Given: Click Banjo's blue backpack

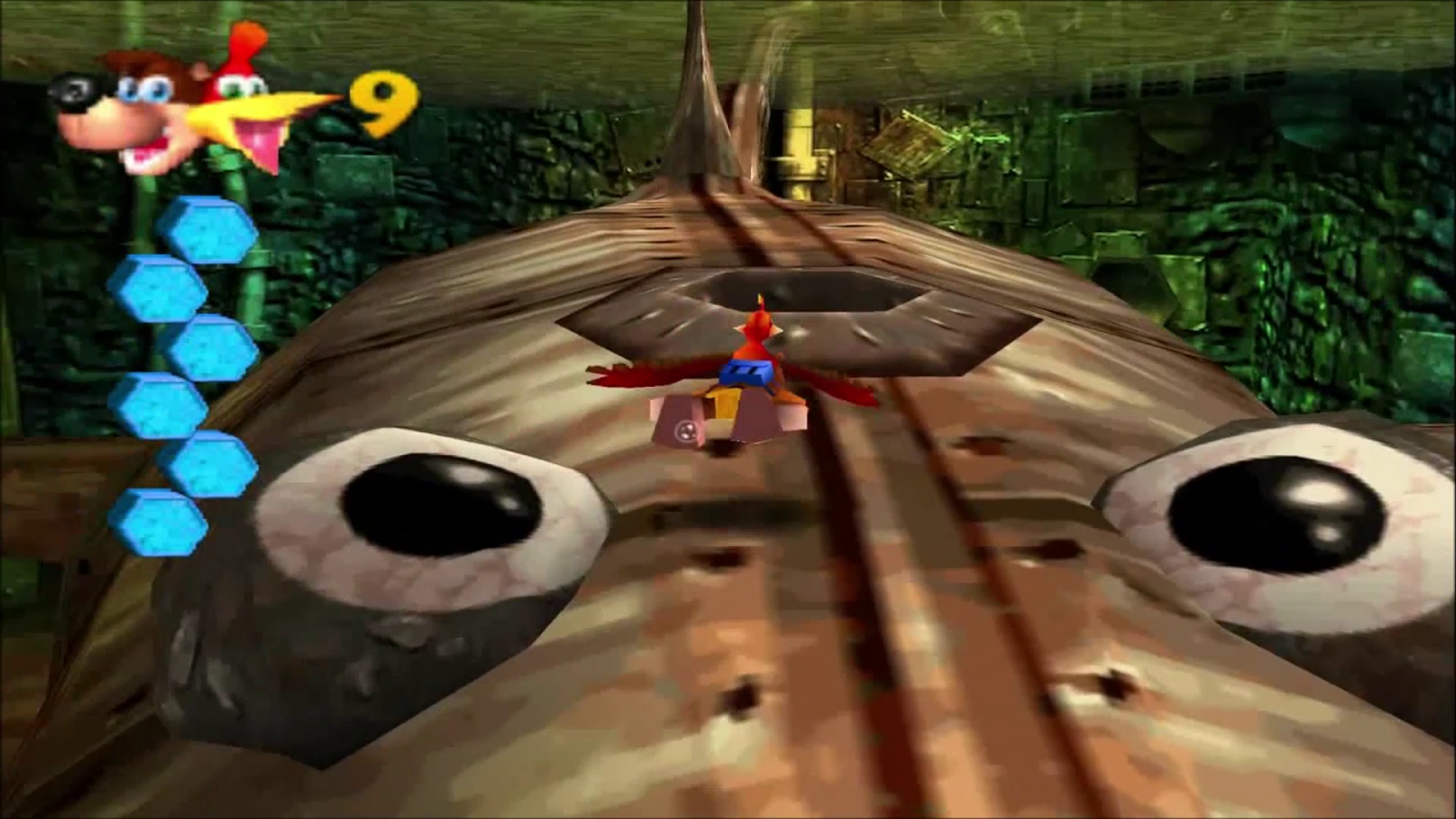Looking at the screenshot, I should 746,373.
